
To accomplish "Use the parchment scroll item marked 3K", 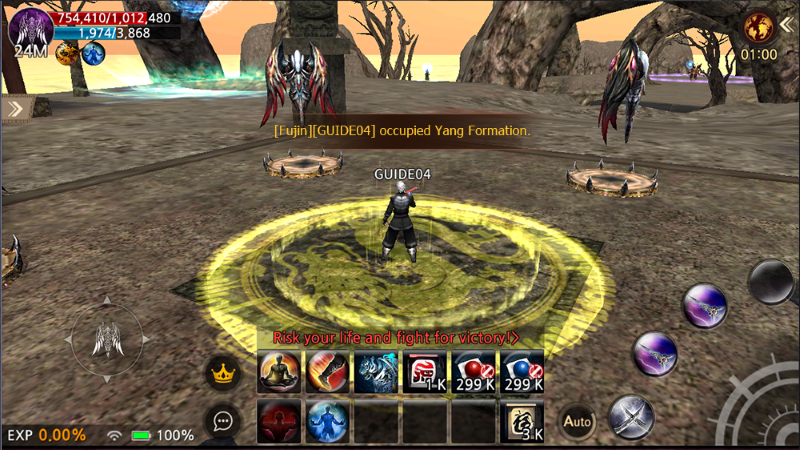I will click(x=522, y=421).
